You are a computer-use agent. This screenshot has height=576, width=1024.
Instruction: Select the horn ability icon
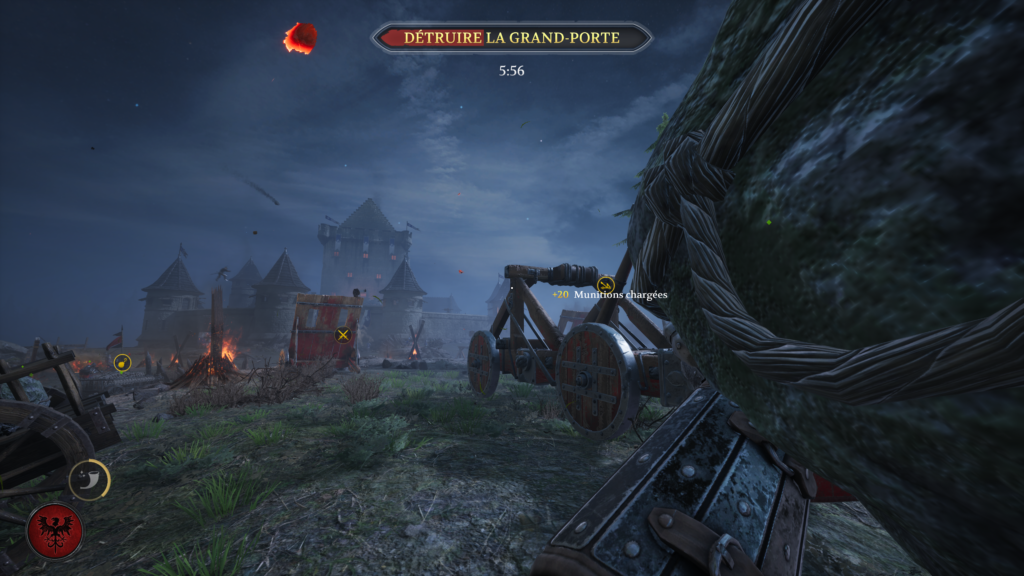point(89,480)
